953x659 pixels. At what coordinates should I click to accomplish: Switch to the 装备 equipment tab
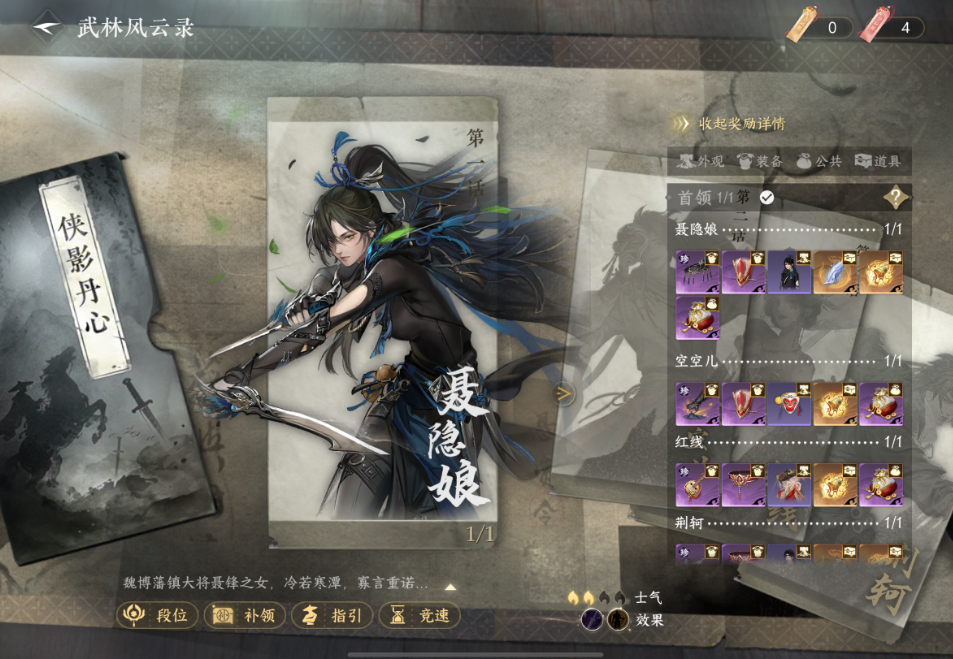759,160
